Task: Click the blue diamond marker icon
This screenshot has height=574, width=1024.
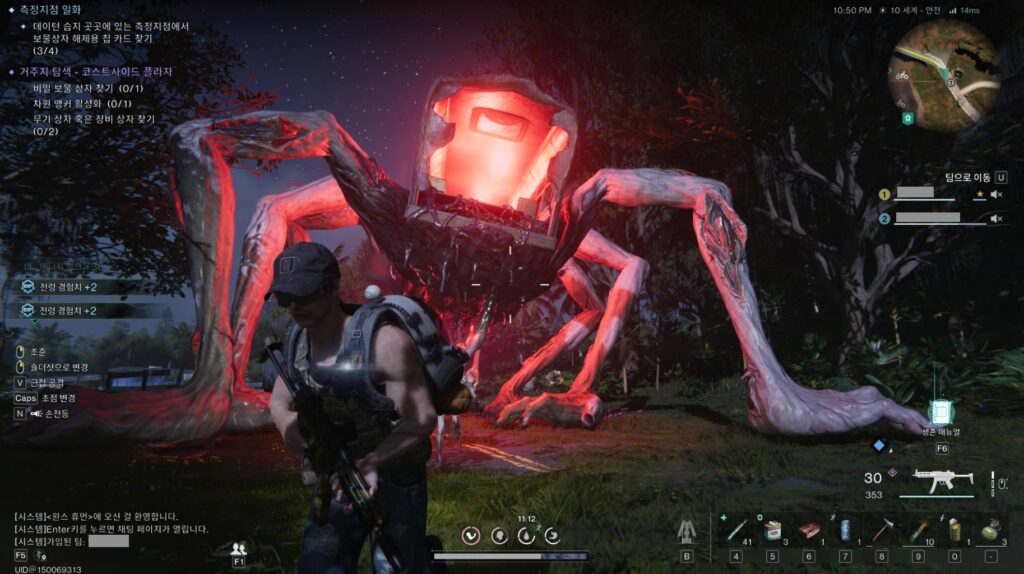Action: click(x=878, y=446)
